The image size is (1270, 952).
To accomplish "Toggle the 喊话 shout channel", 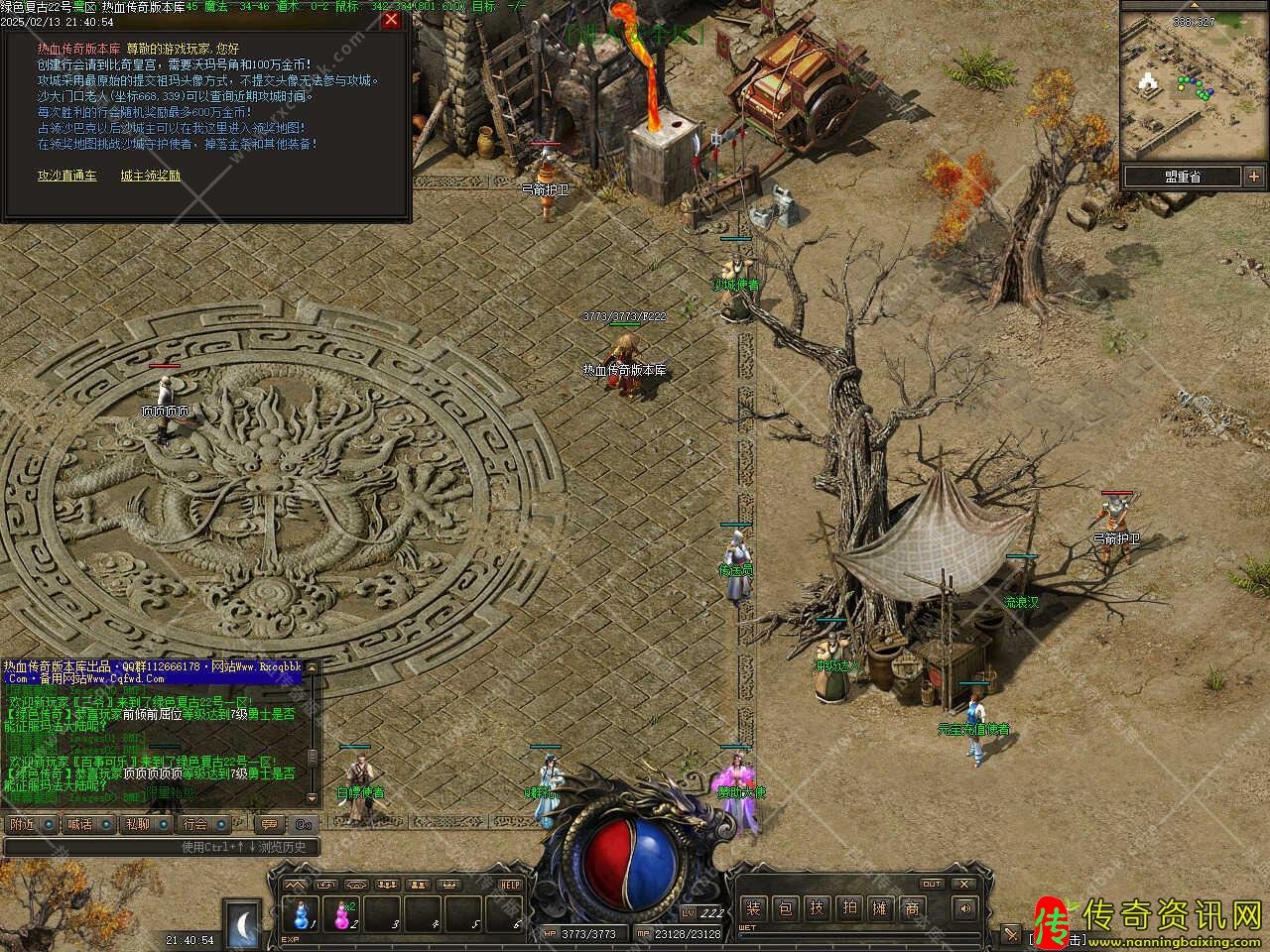I will (79, 824).
